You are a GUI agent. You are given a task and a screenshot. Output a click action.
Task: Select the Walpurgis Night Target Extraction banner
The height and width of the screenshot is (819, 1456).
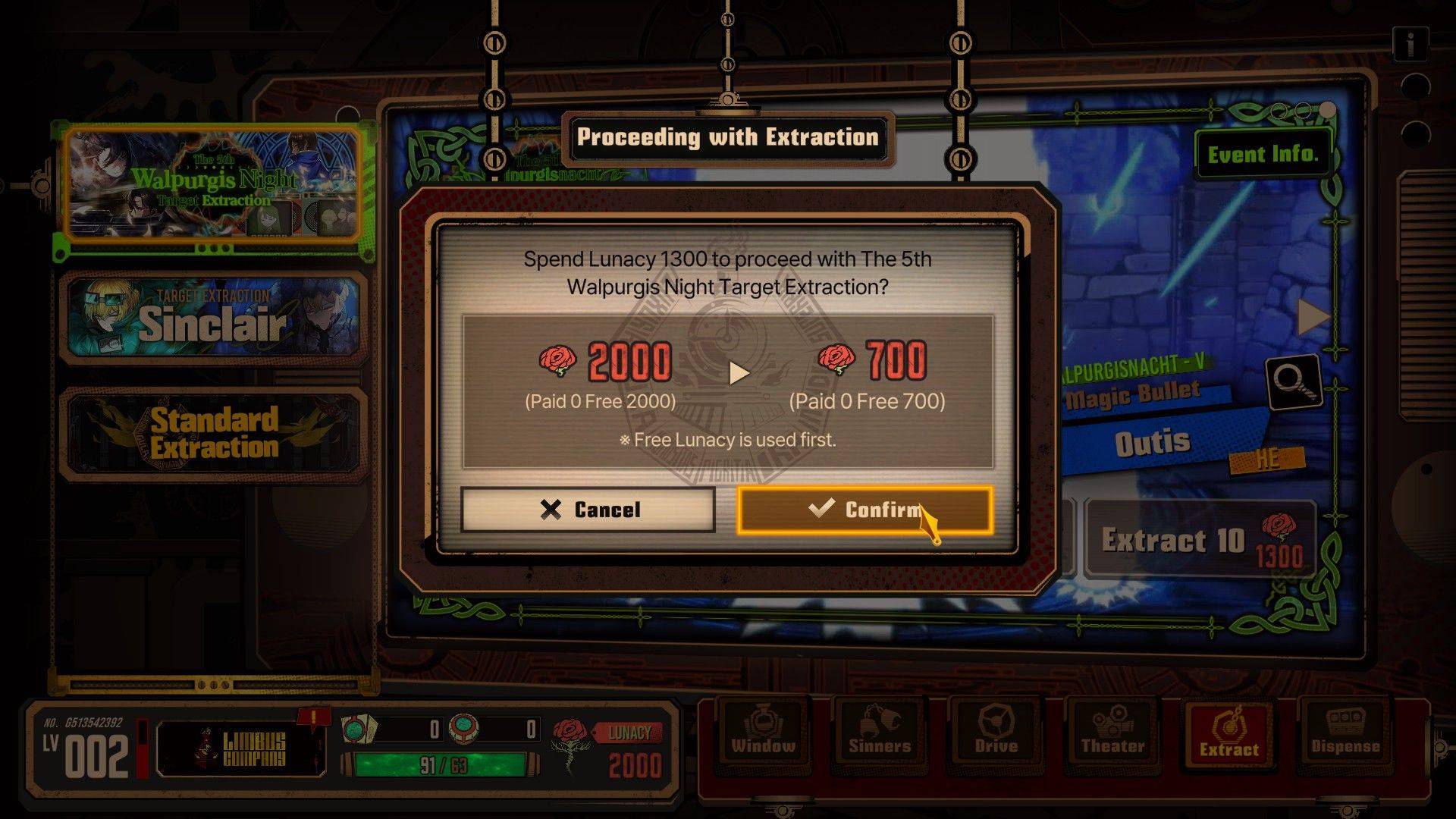pyautogui.click(x=212, y=184)
